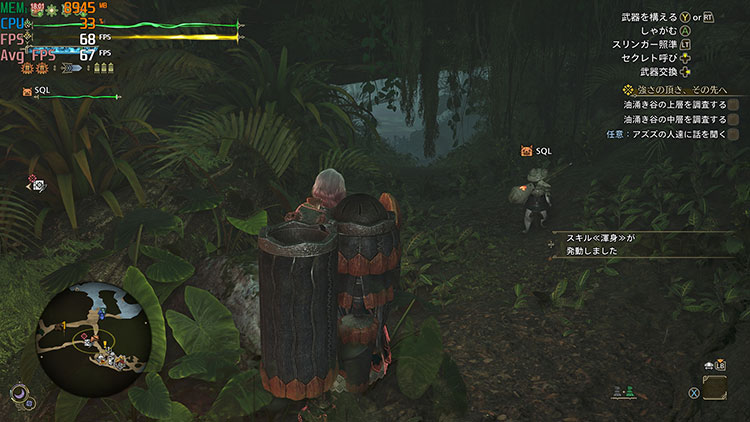Viewport: 750px width, 422px height.
Task: Select objective 油涌き谷の上層を調査する
Action: tap(674, 104)
